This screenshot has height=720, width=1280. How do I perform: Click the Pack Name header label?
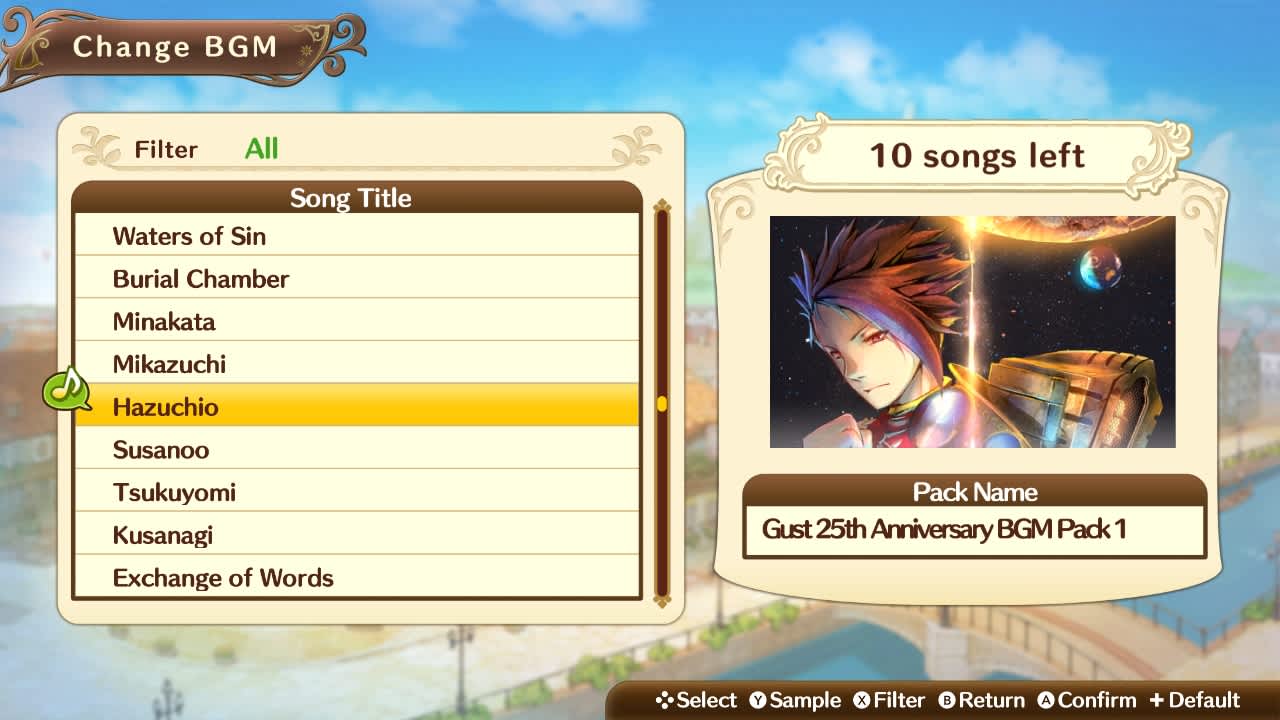974,492
